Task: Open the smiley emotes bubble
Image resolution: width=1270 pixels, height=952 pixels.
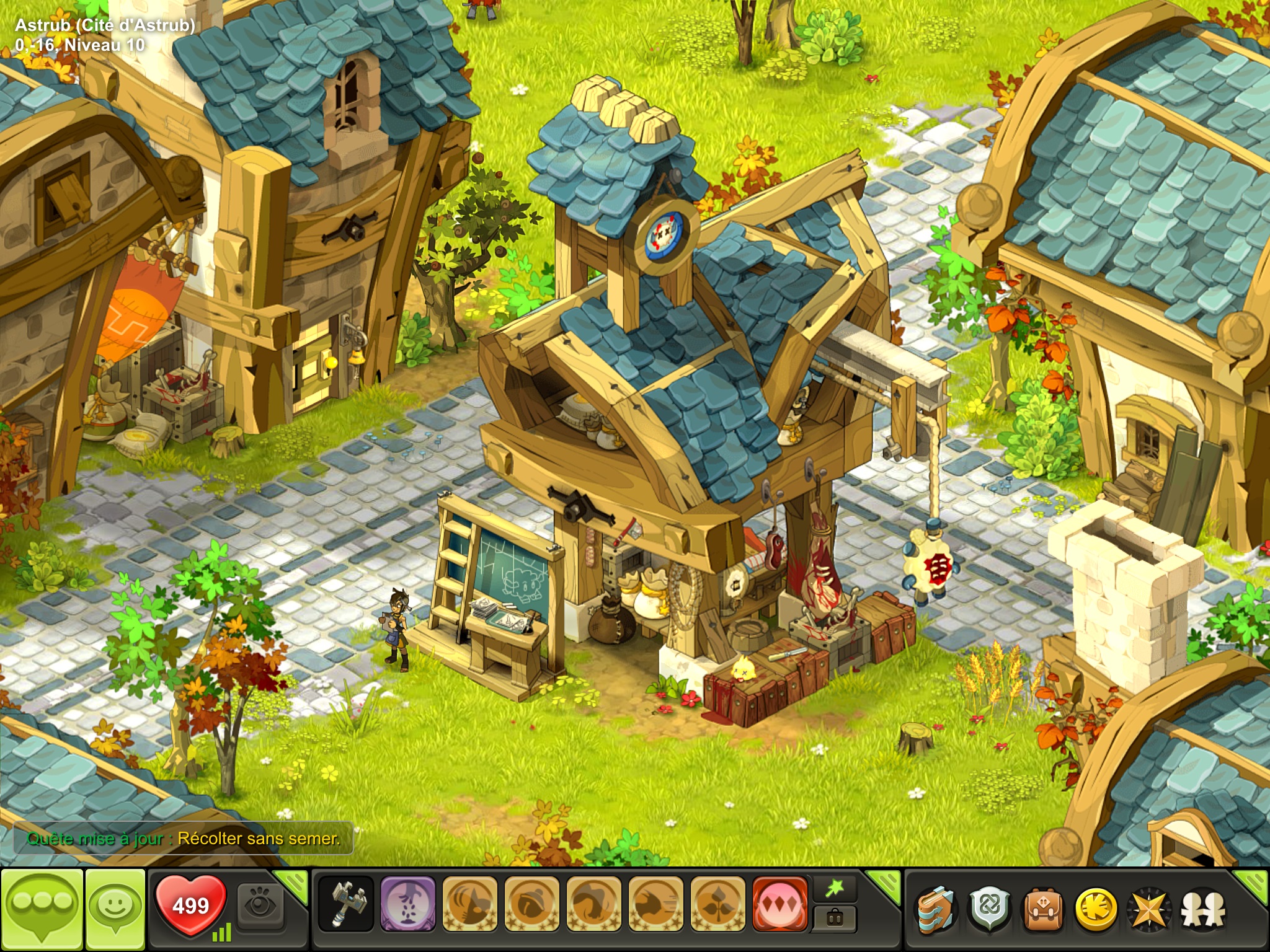Action: (x=115, y=908)
